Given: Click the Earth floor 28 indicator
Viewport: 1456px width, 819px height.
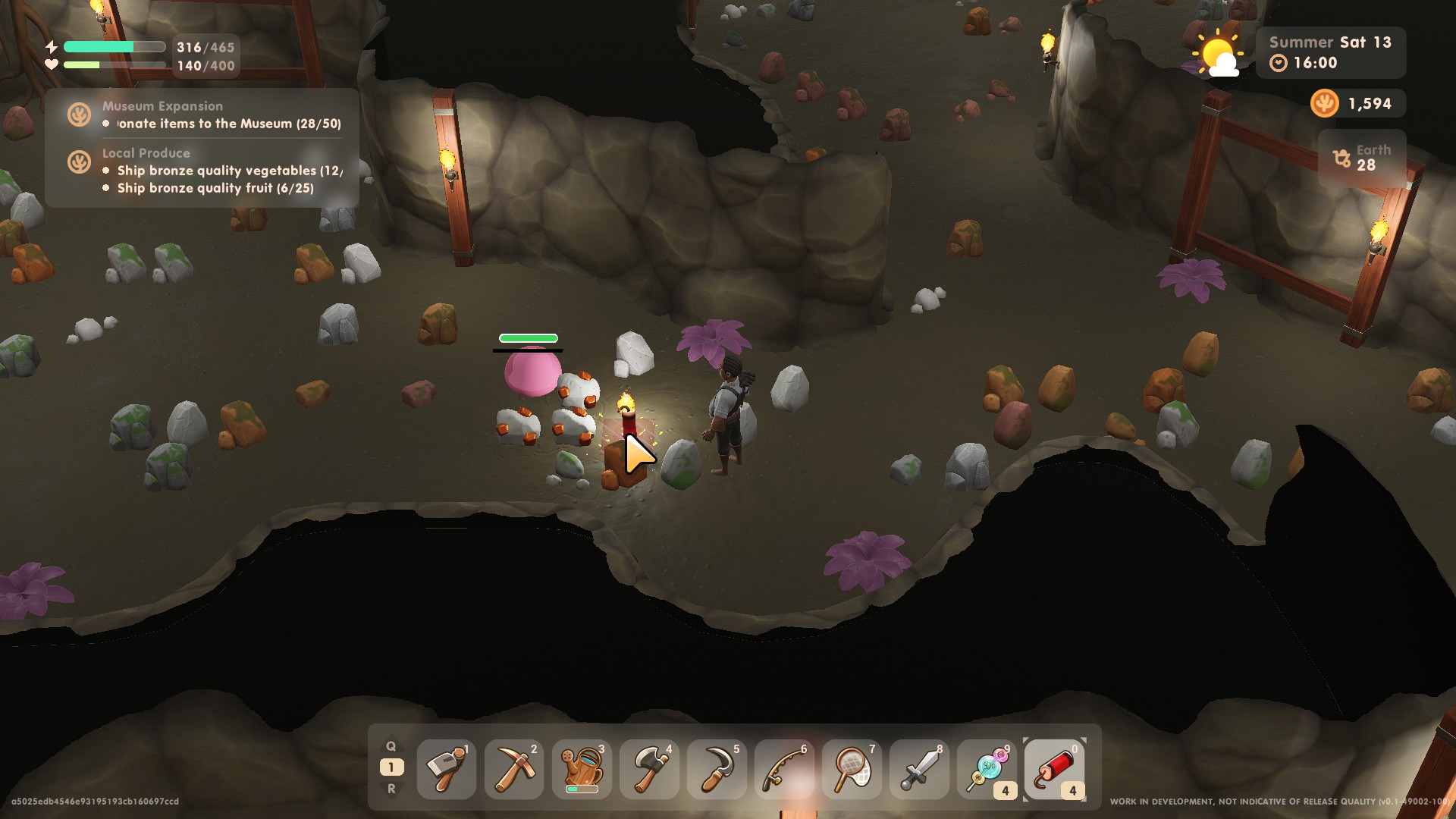Looking at the screenshot, I should tap(1363, 158).
